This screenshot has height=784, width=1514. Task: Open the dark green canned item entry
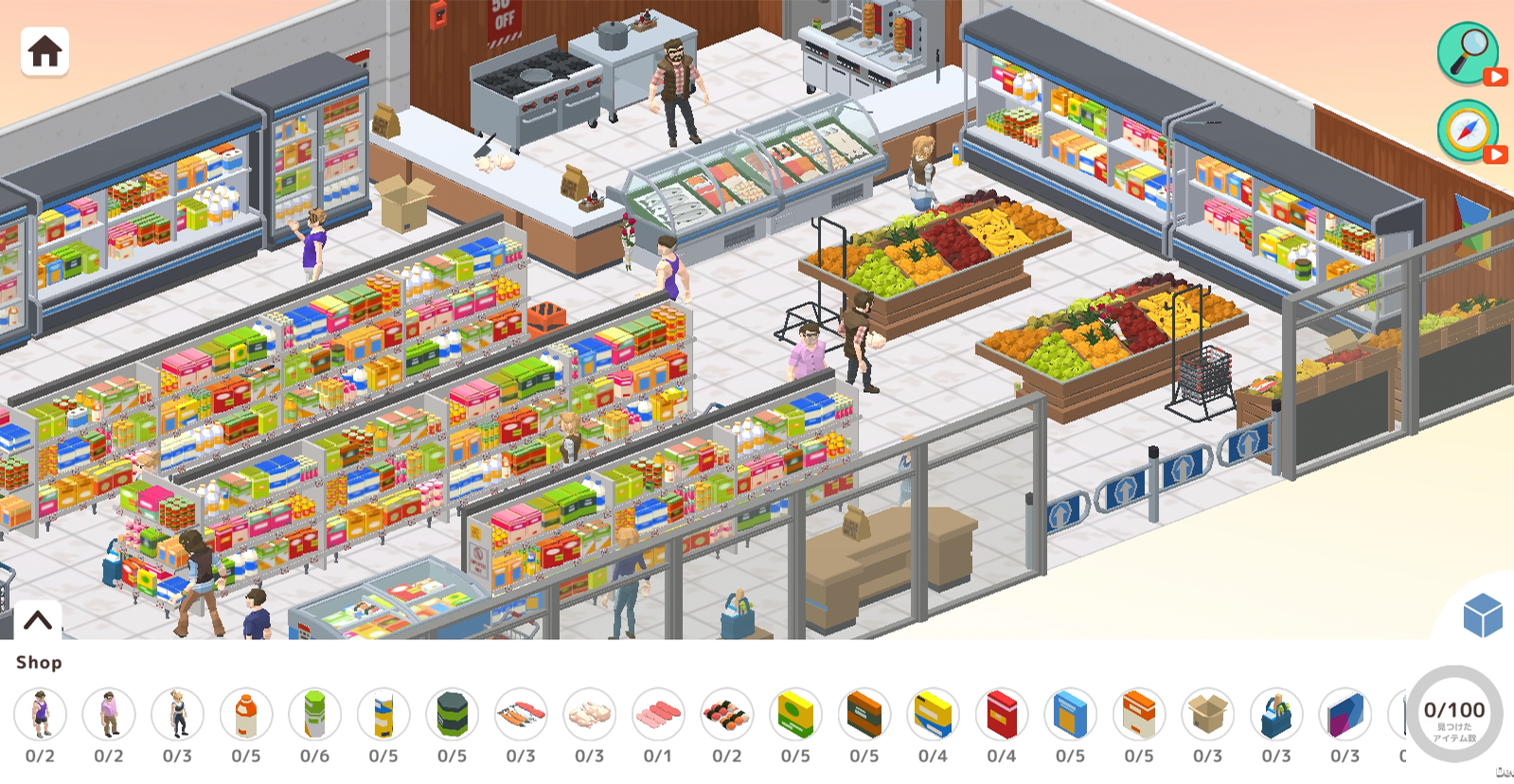coord(452,715)
